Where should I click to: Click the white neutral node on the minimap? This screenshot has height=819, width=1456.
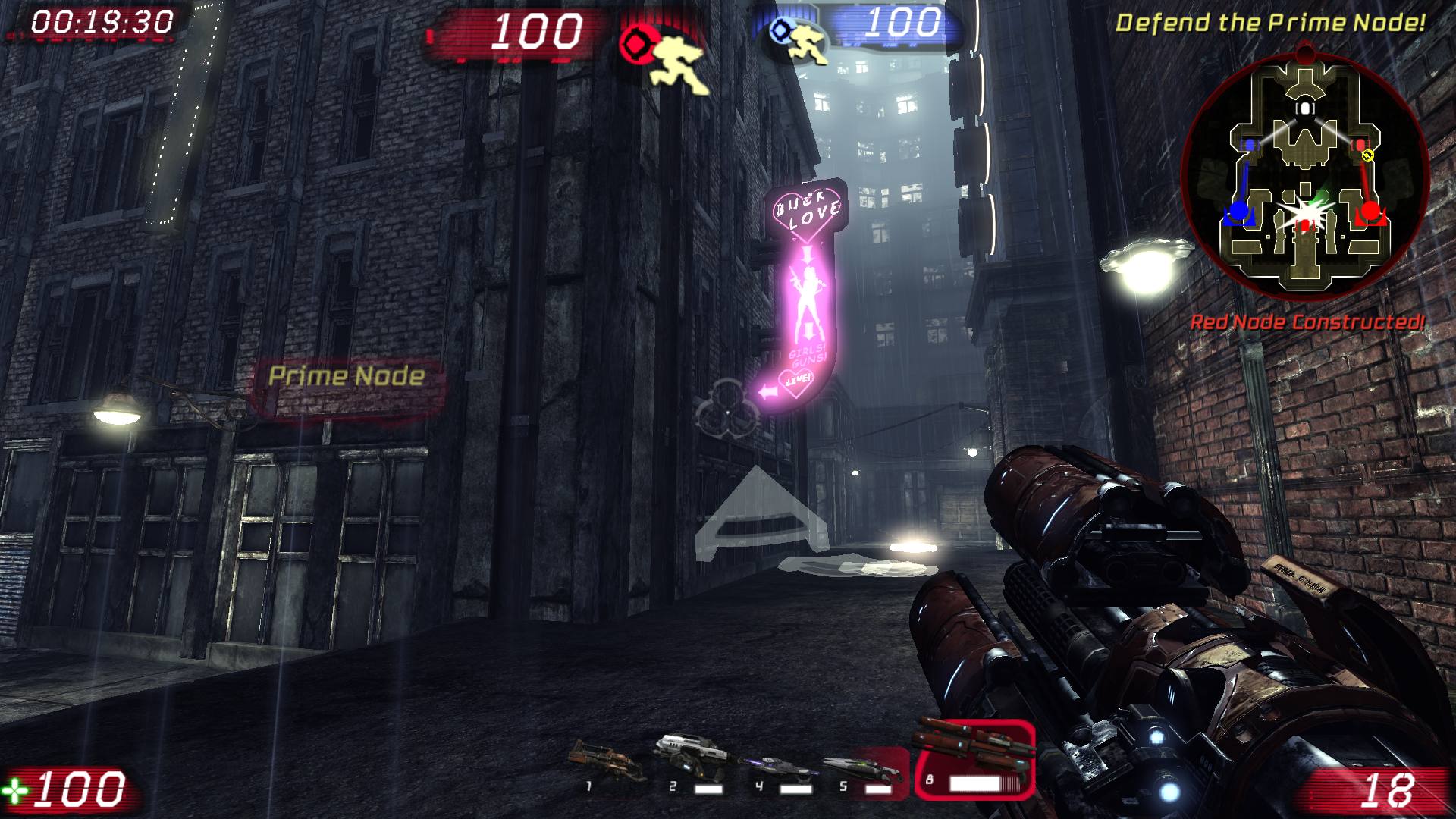point(1305,108)
